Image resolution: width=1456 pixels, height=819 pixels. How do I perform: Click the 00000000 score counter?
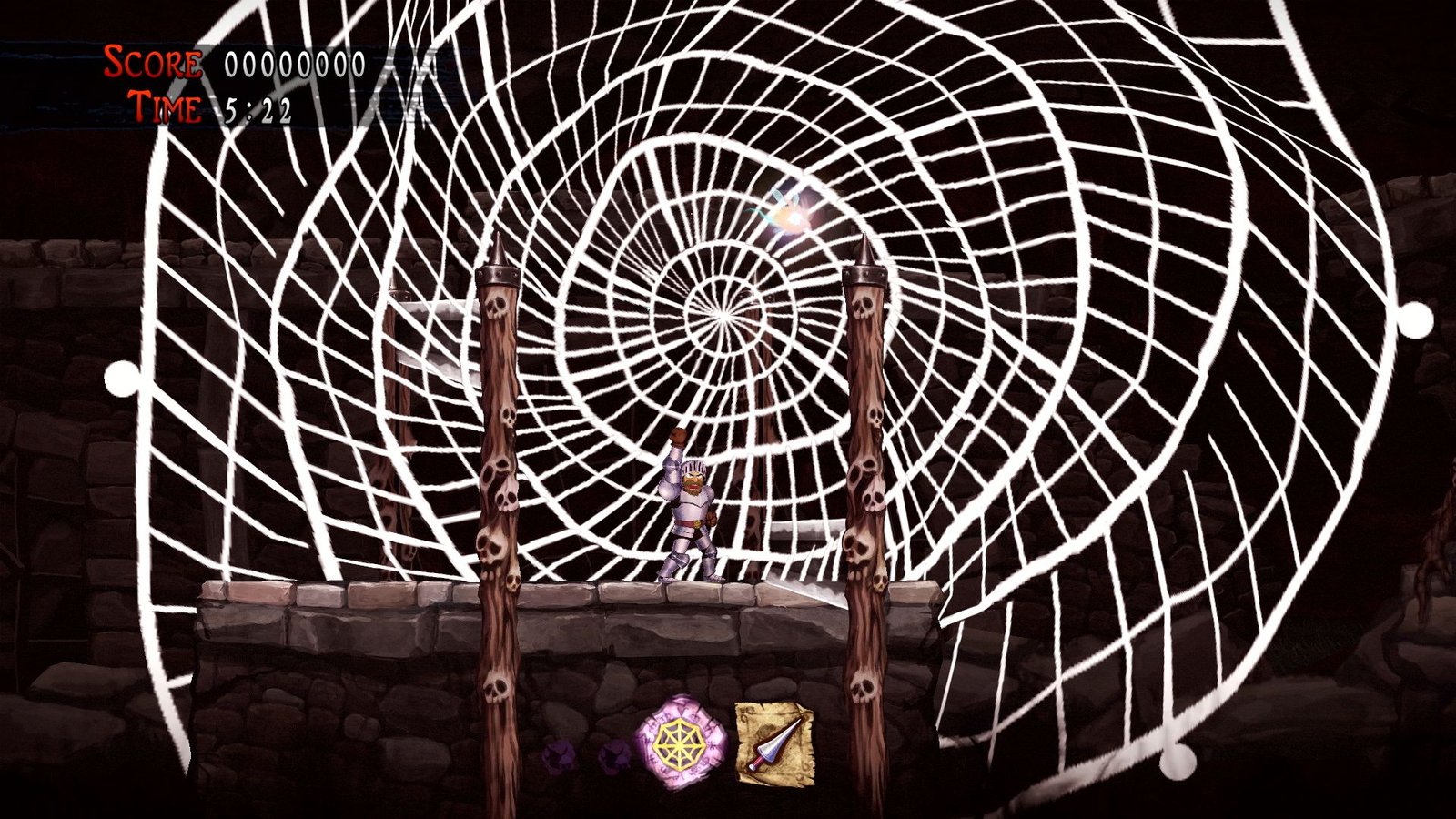[x=291, y=64]
